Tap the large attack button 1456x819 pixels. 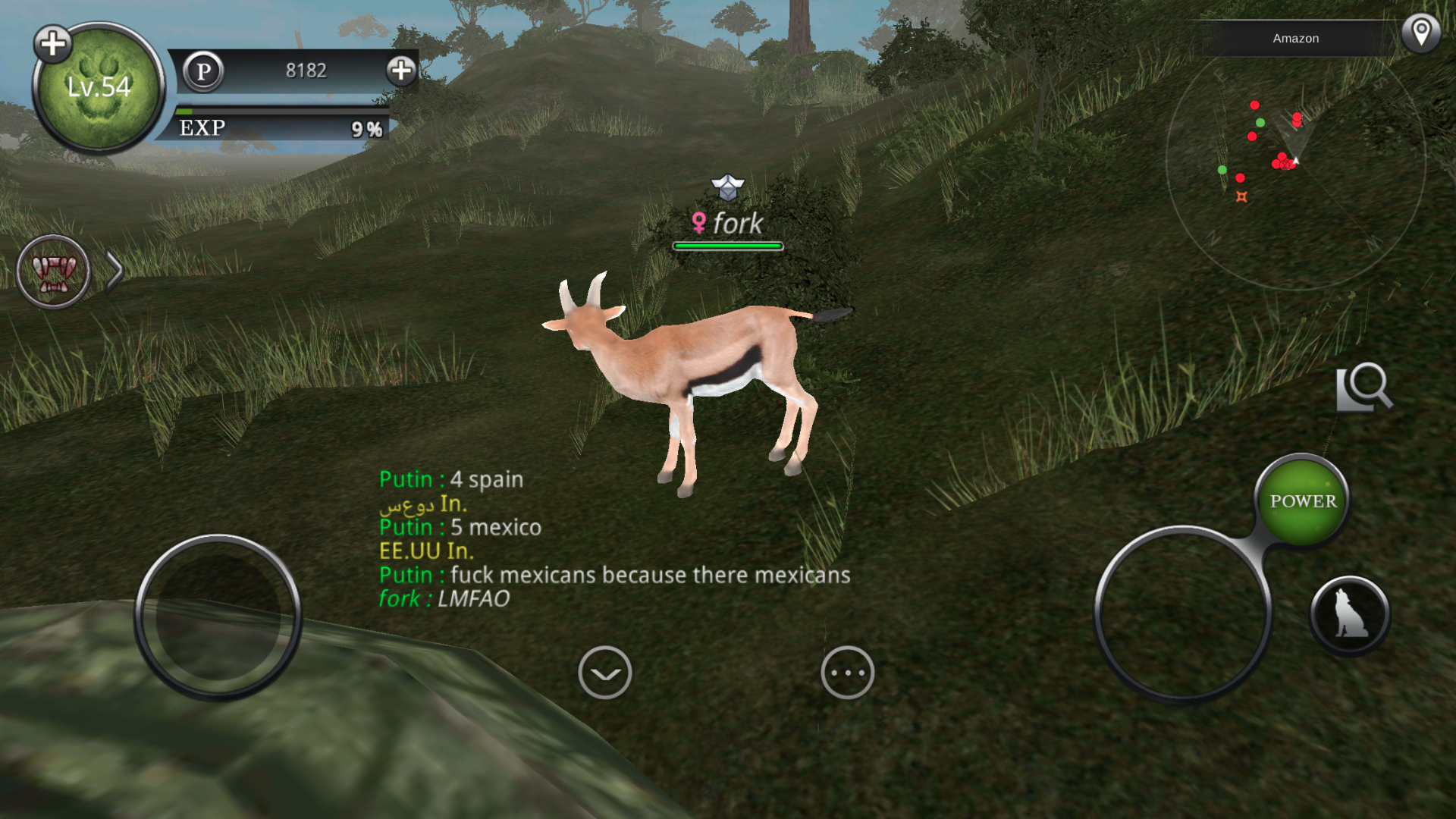click(x=1182, y=613)
